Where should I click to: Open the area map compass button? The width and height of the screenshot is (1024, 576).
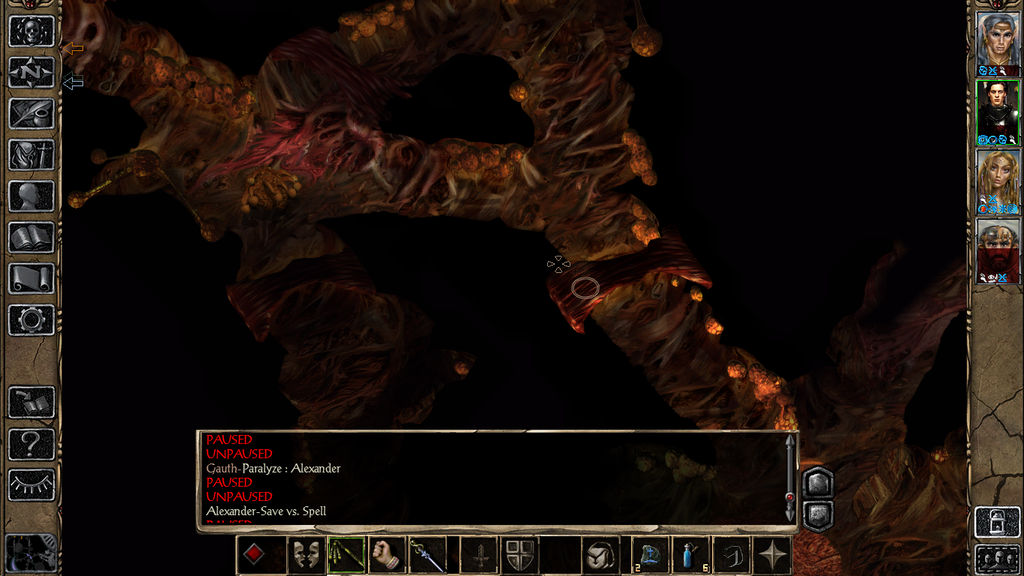click(31, 72)
